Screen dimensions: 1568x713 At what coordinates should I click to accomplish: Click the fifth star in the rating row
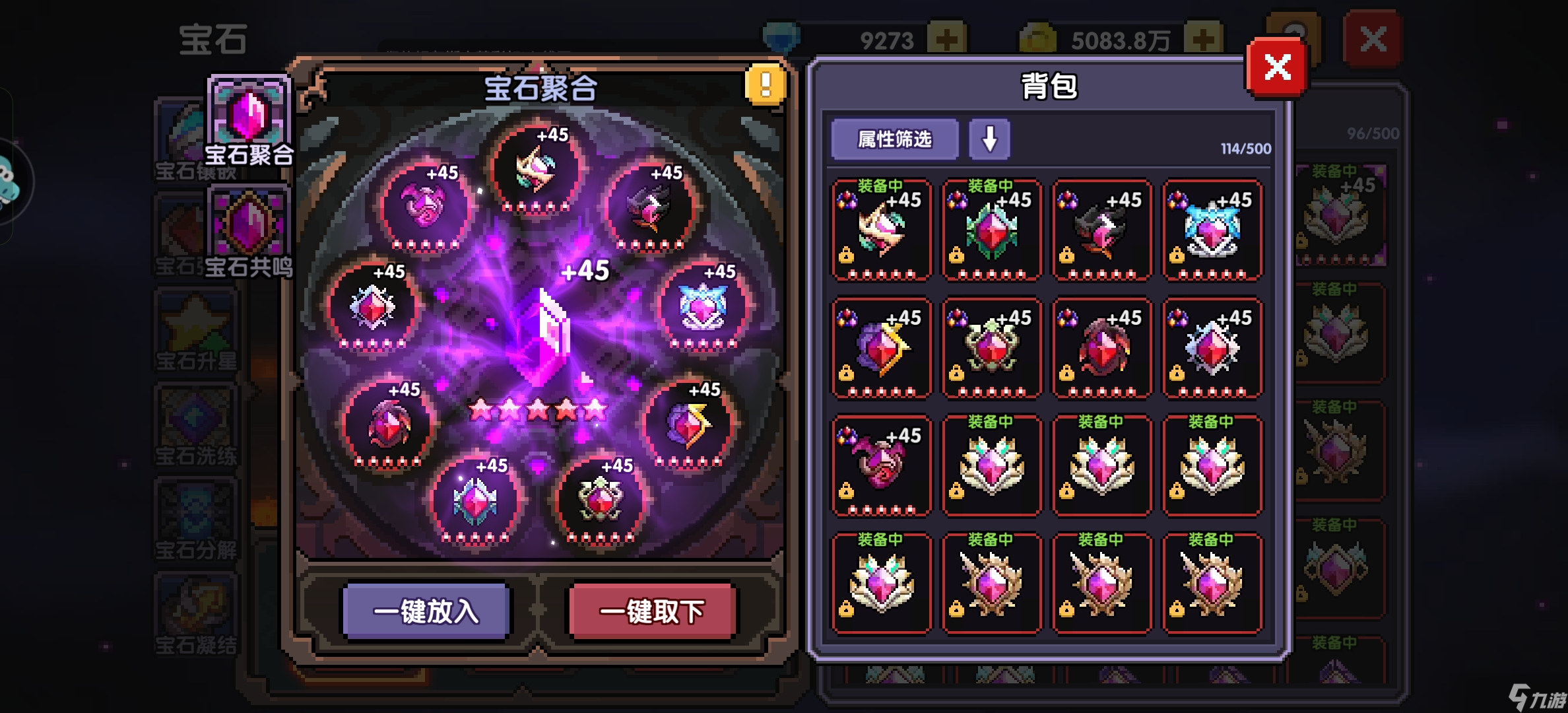(597, 409)
